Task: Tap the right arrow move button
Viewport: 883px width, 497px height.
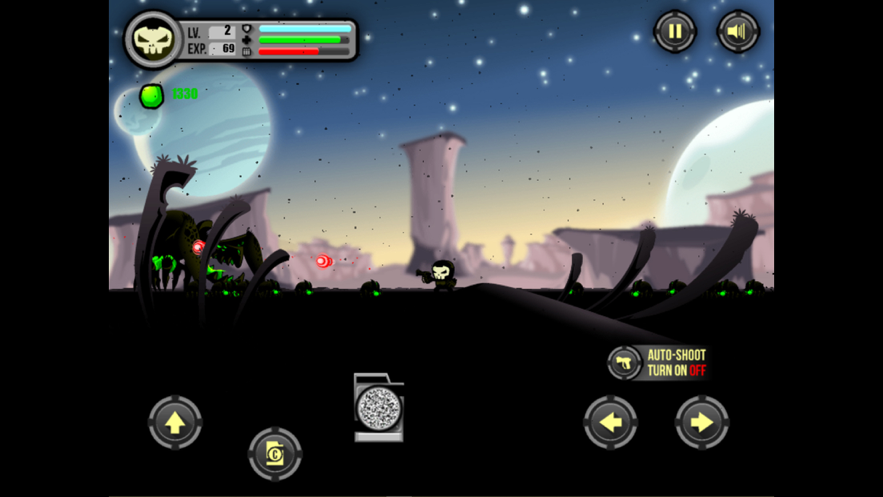Action: click(x=702, y=422)
